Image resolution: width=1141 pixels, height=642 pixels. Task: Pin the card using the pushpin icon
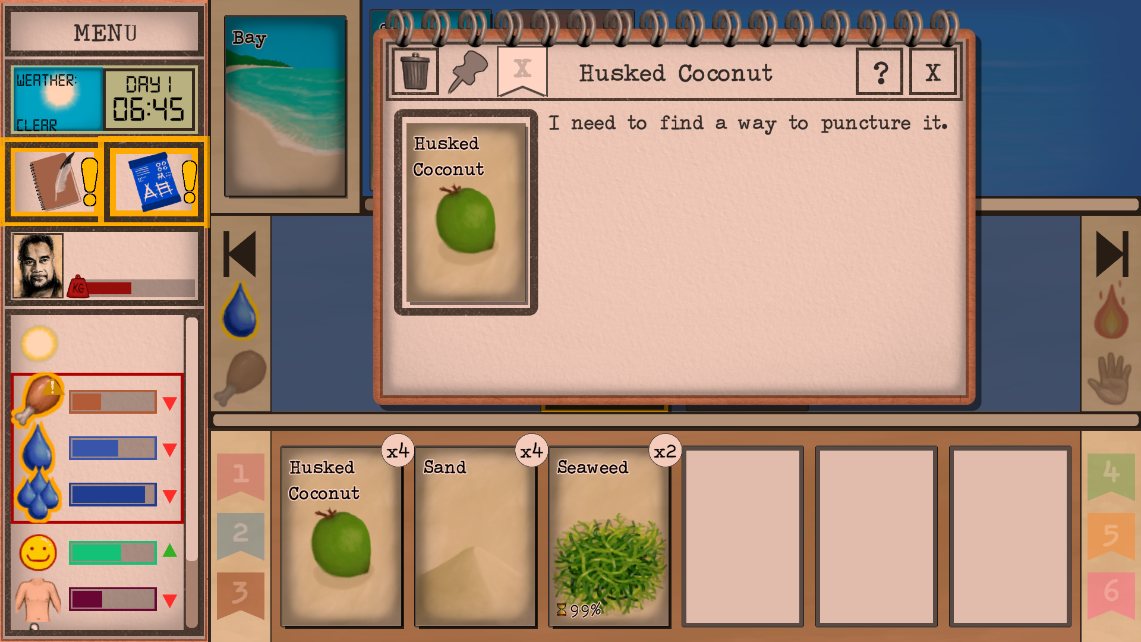click(466, 71)
